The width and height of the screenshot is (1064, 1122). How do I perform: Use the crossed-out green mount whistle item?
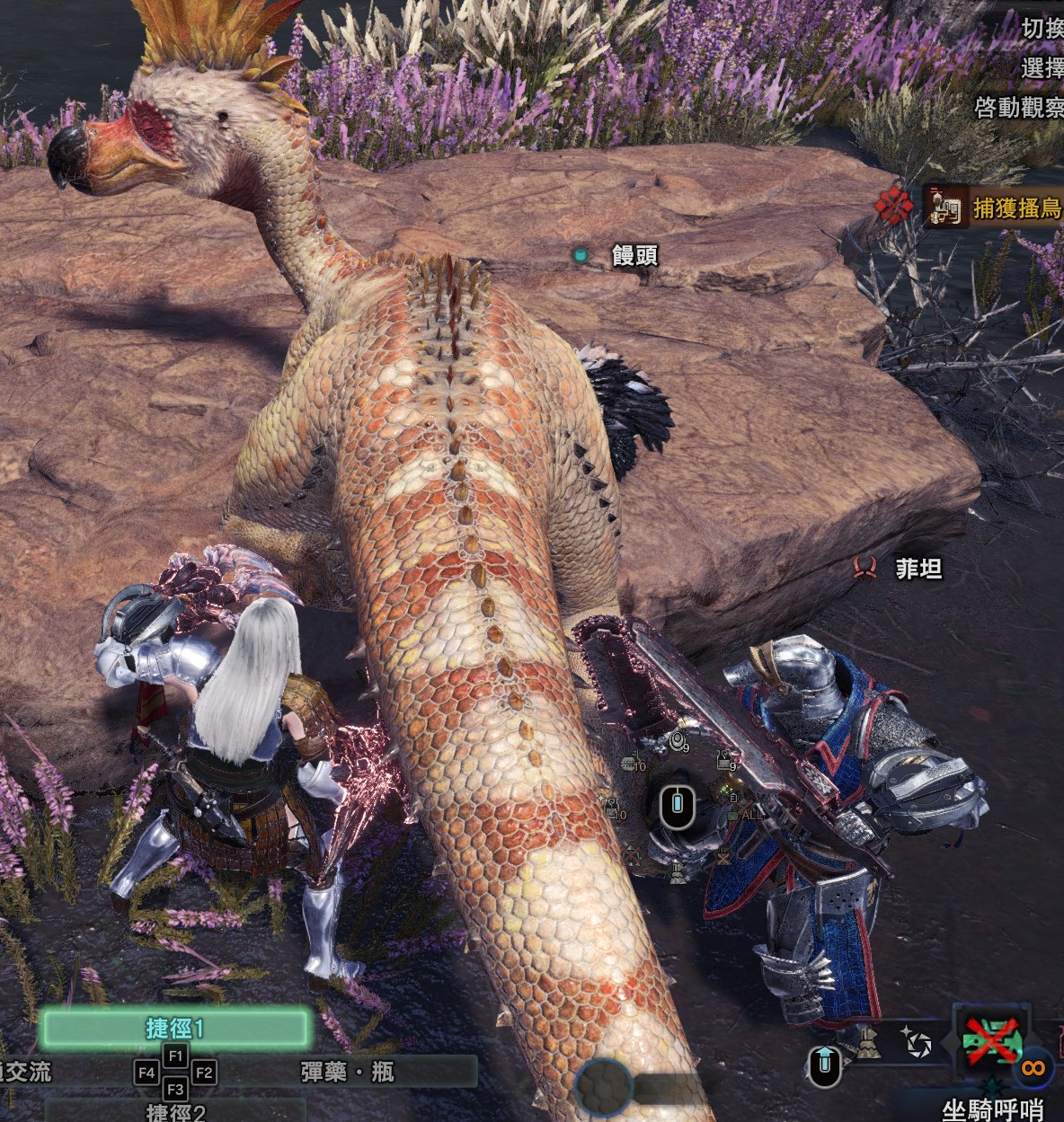pos(991,1043)
